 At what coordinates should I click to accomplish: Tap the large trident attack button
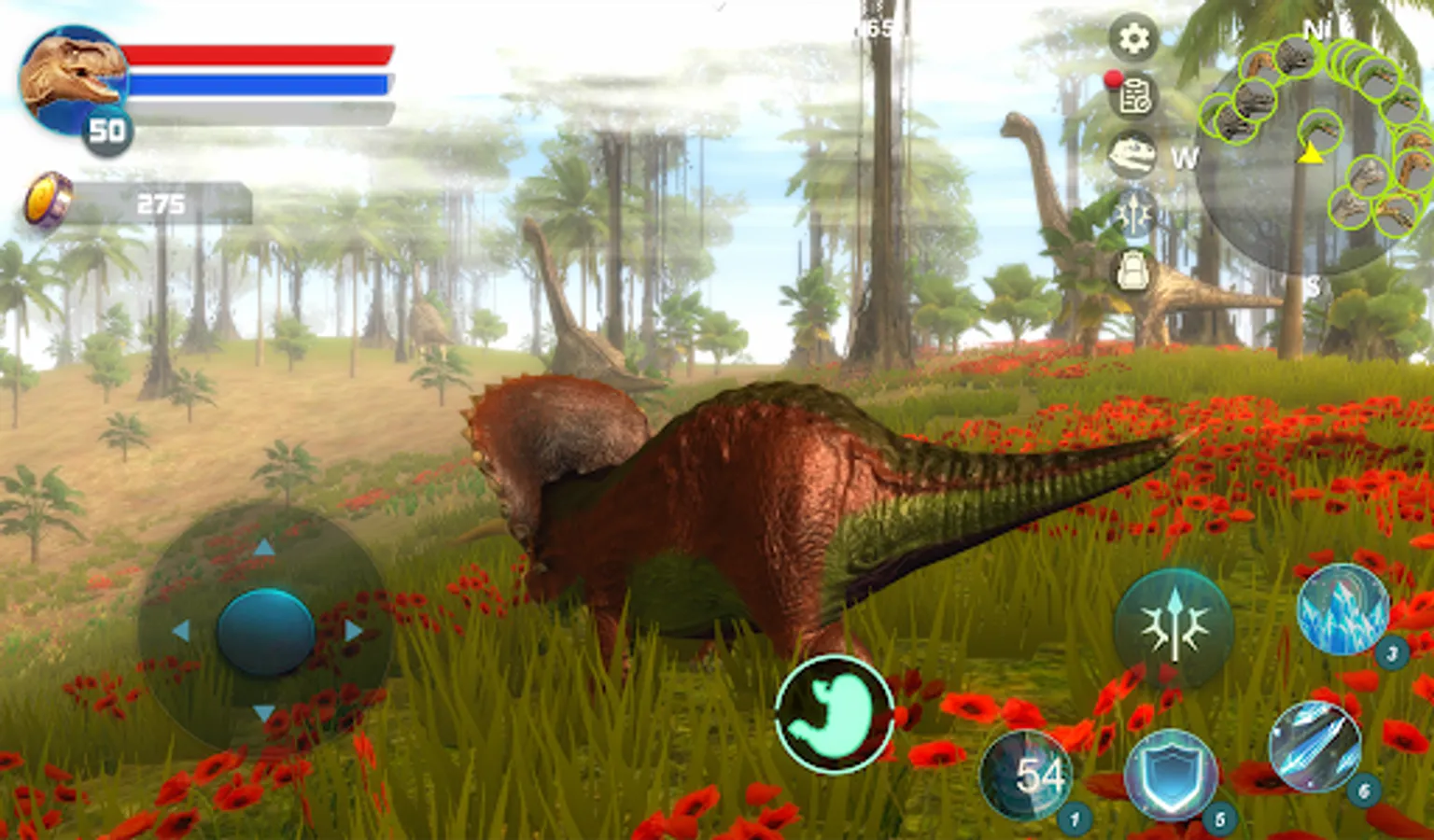pos(1174,625)
